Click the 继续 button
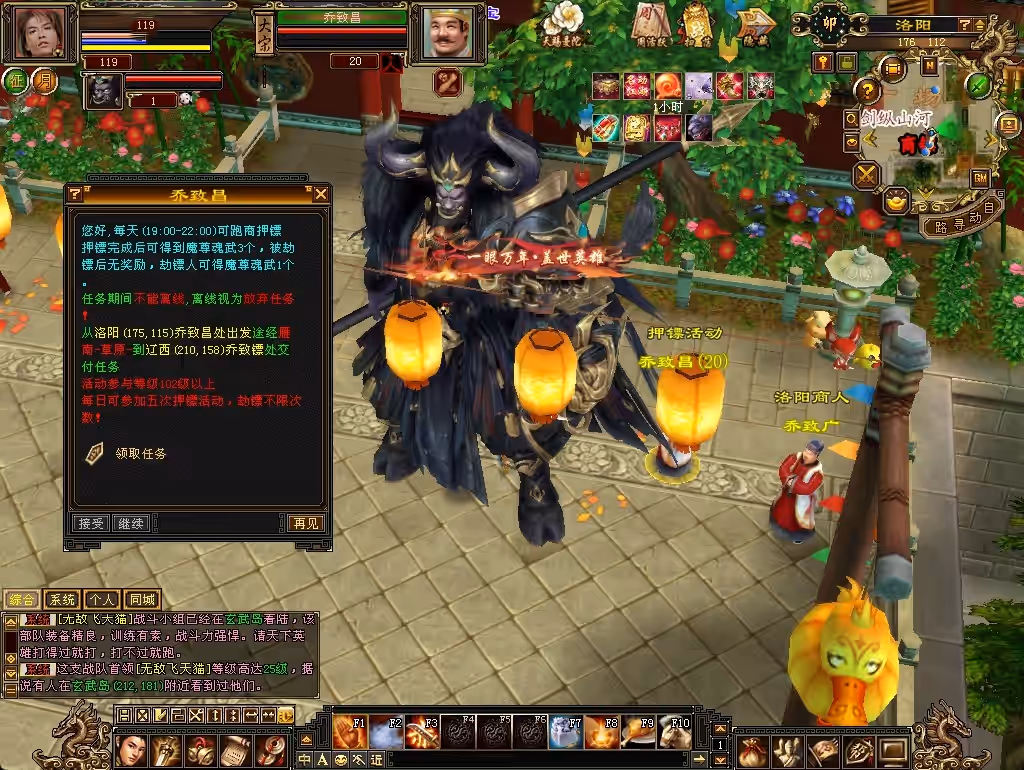The image size is (1024, 770). 130,523
